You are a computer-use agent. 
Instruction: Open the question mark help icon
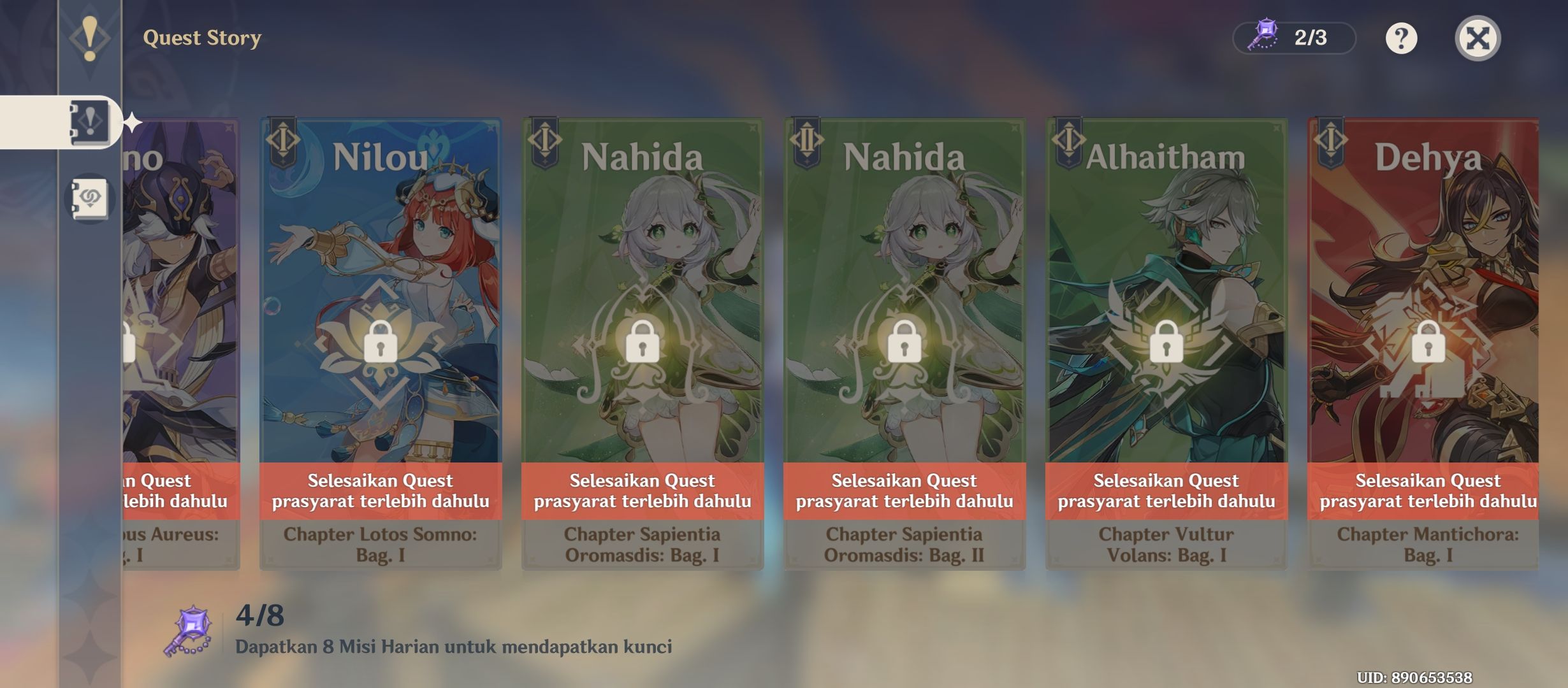pos(1400,38)
